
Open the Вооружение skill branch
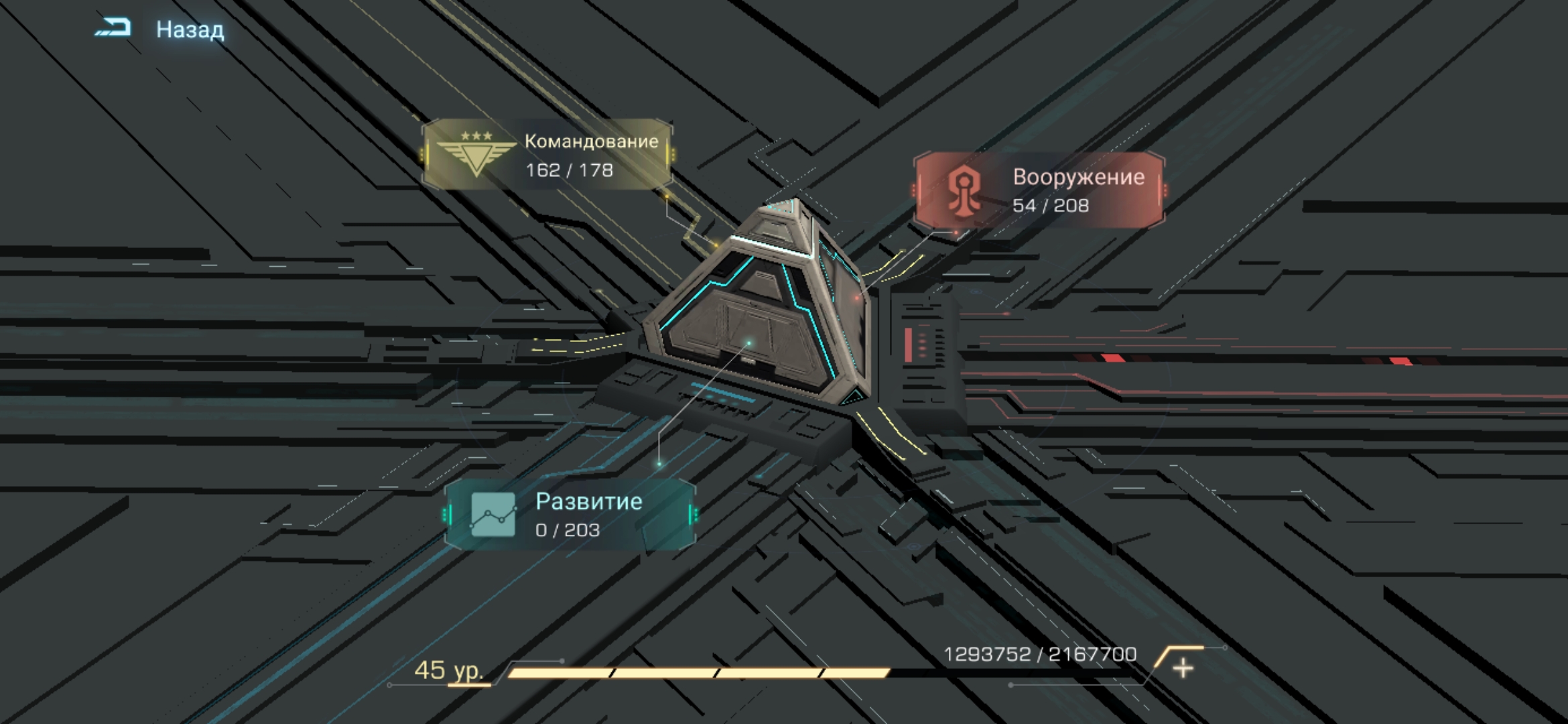tap(1039, 190)
